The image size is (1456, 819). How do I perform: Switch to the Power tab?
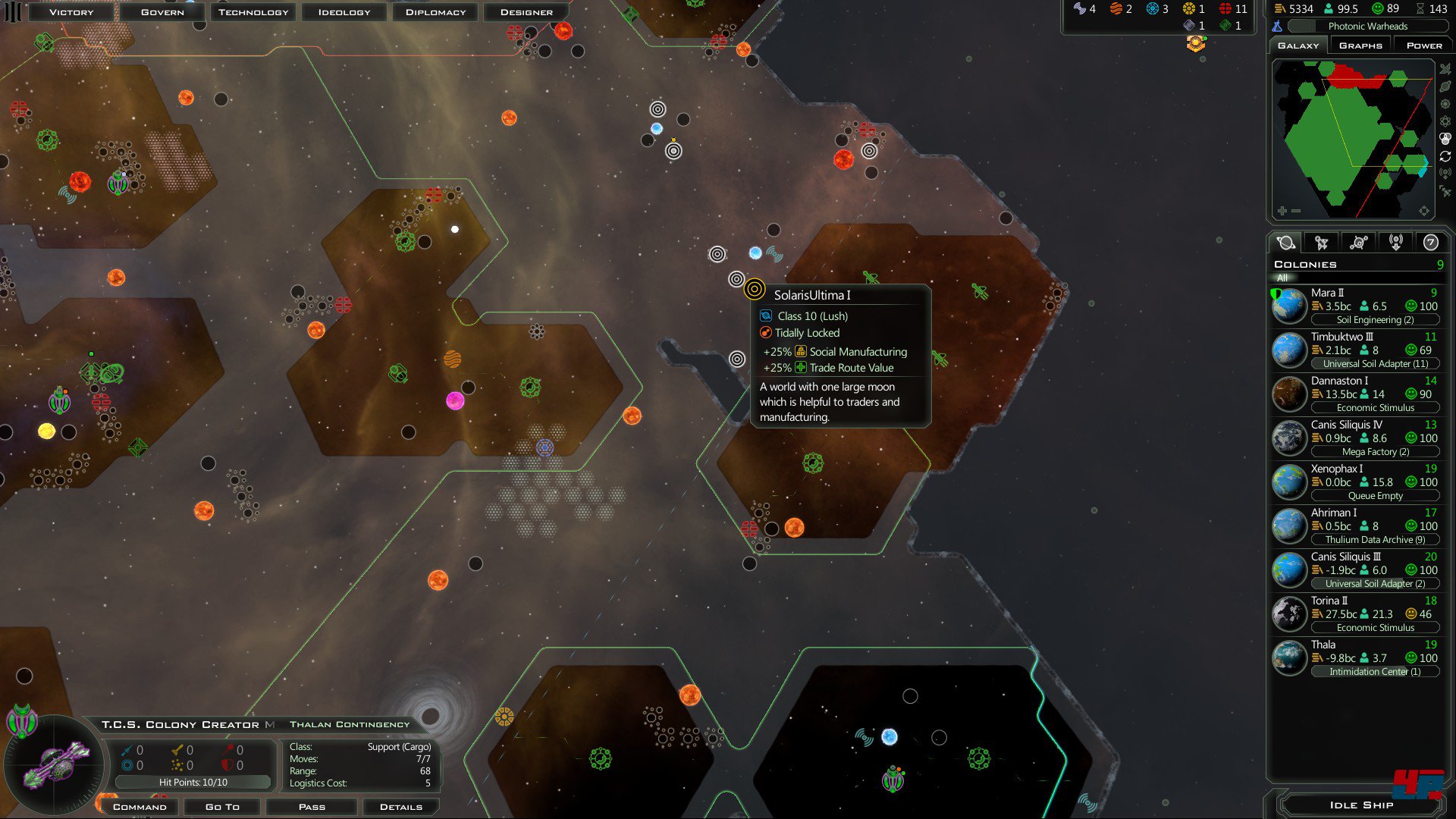pos(1424,45)
